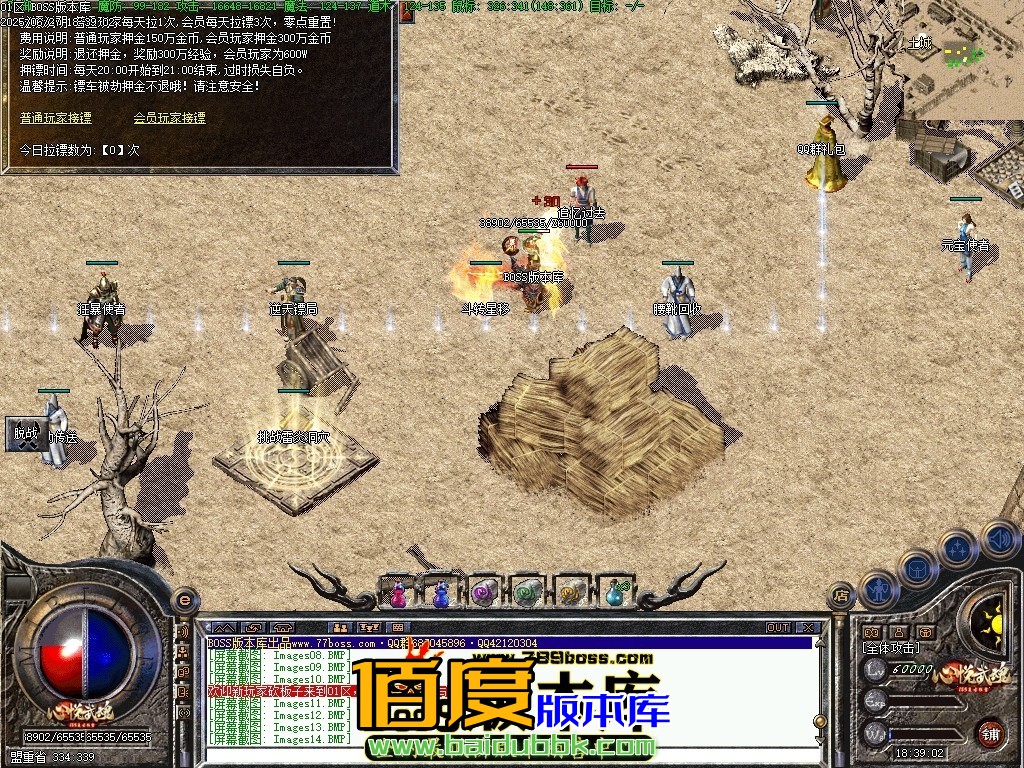Use the purple swirl scroll in the belt
Screen dimensions: 1024x768
click(485, 593)
